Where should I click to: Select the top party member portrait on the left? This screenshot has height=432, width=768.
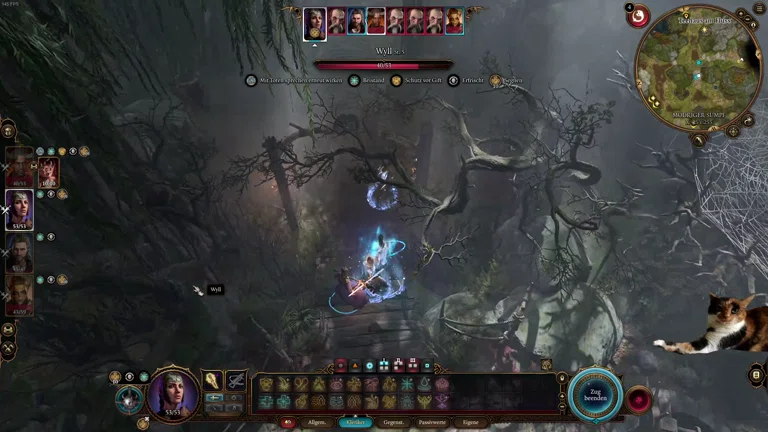tap(19, 167)
